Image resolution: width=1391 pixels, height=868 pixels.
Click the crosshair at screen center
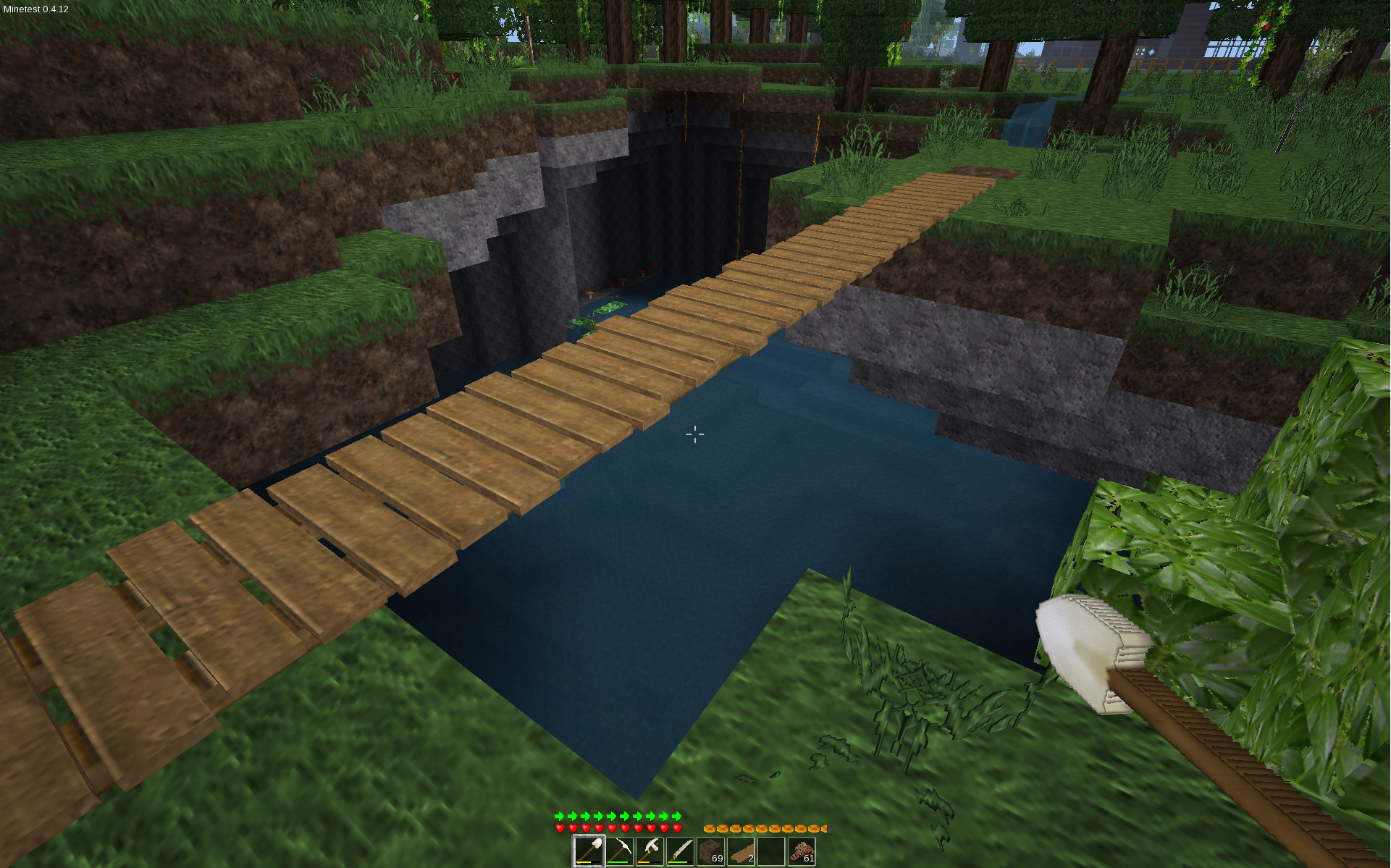click(x=694, y=434)
